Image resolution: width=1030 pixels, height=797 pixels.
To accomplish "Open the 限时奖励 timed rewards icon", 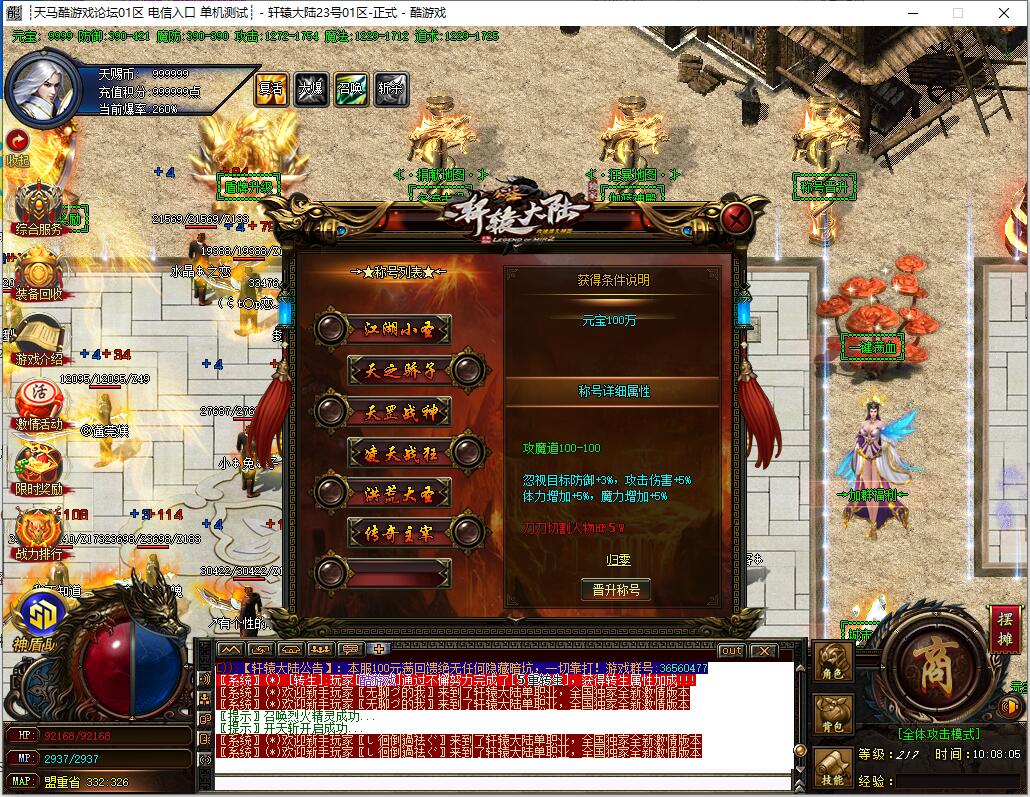I will click(x=39, y=468).
